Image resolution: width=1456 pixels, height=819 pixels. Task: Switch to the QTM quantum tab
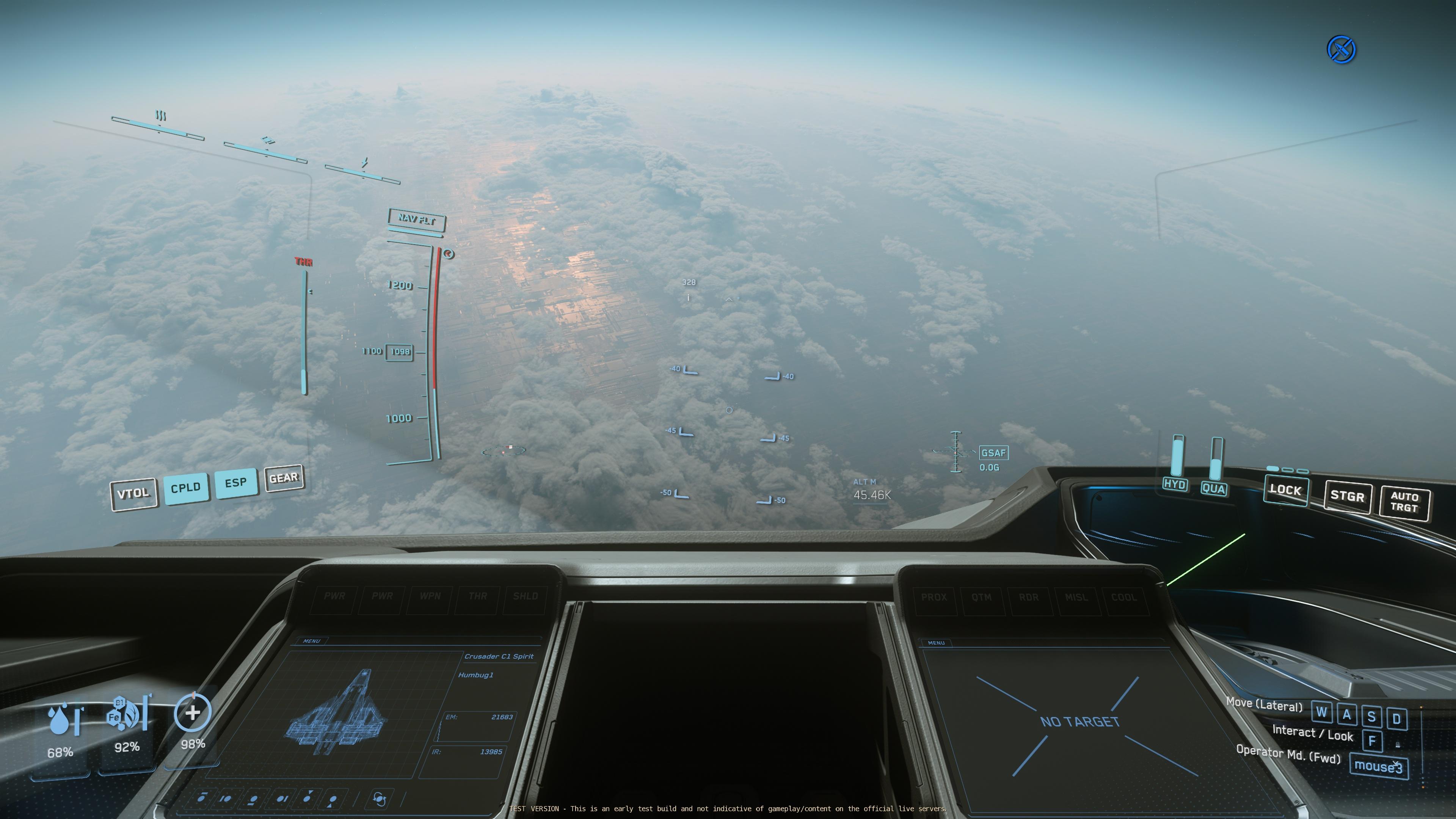point(981,598)
